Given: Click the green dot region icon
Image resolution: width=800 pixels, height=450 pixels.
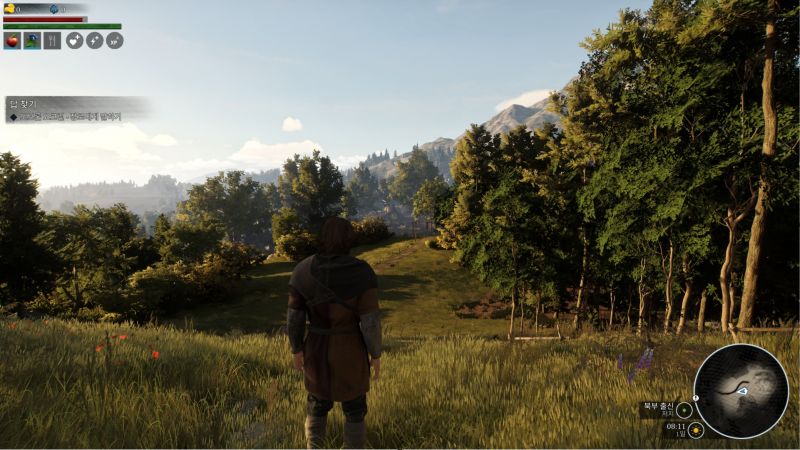Looking at the screenshot, I should coord(684,409).
